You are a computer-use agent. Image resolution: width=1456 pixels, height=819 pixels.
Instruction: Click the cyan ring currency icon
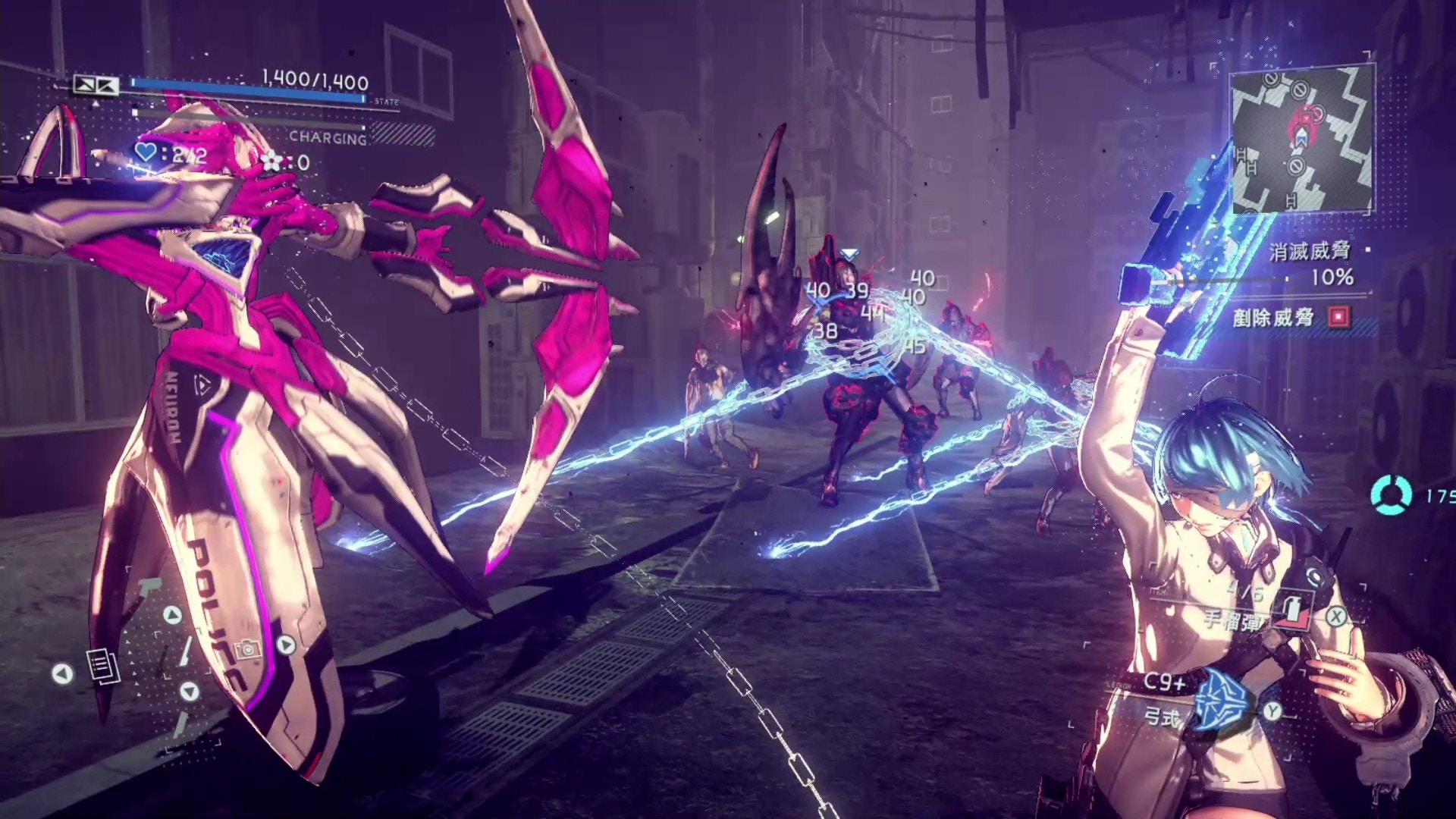[x=1391, y=495]
